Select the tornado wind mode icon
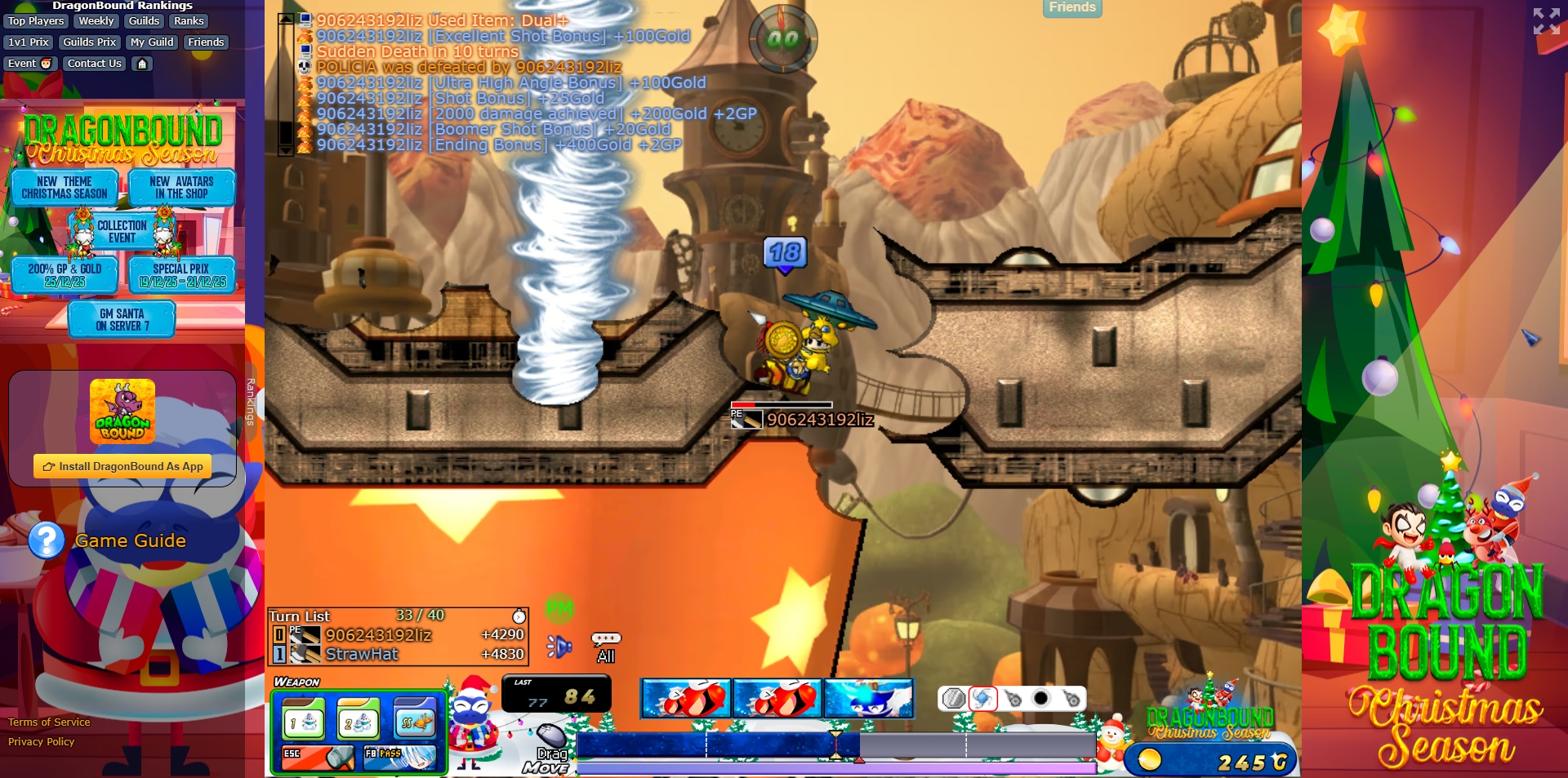The width and height of the screenshot is (1568, 778). [982, 699]
